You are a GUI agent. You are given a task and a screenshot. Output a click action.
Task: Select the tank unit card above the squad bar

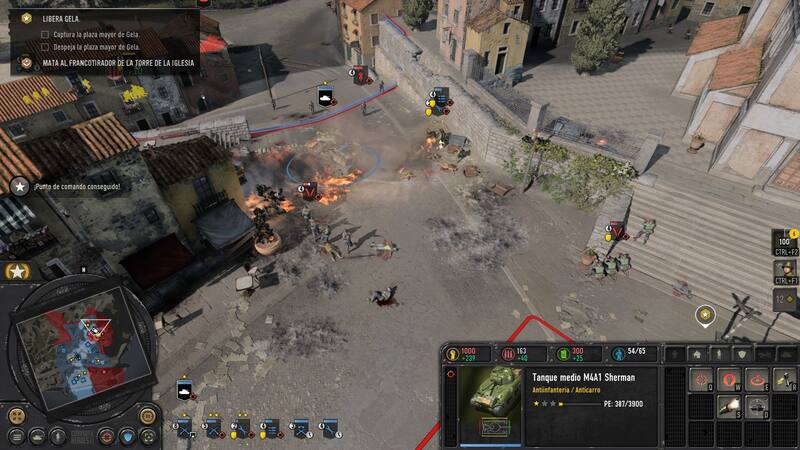pos(185,390)
